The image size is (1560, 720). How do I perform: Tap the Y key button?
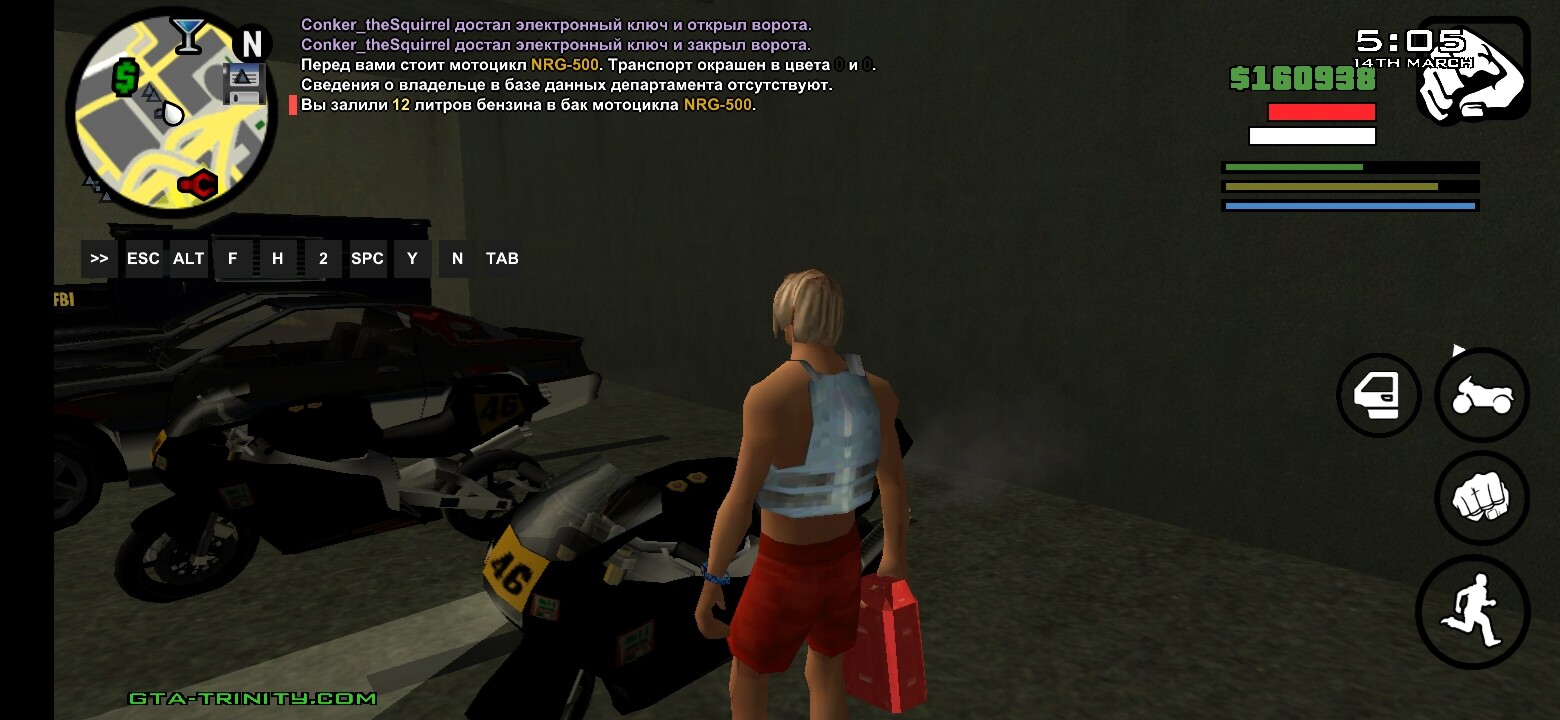pyautogui.click(x=412, y=258)
